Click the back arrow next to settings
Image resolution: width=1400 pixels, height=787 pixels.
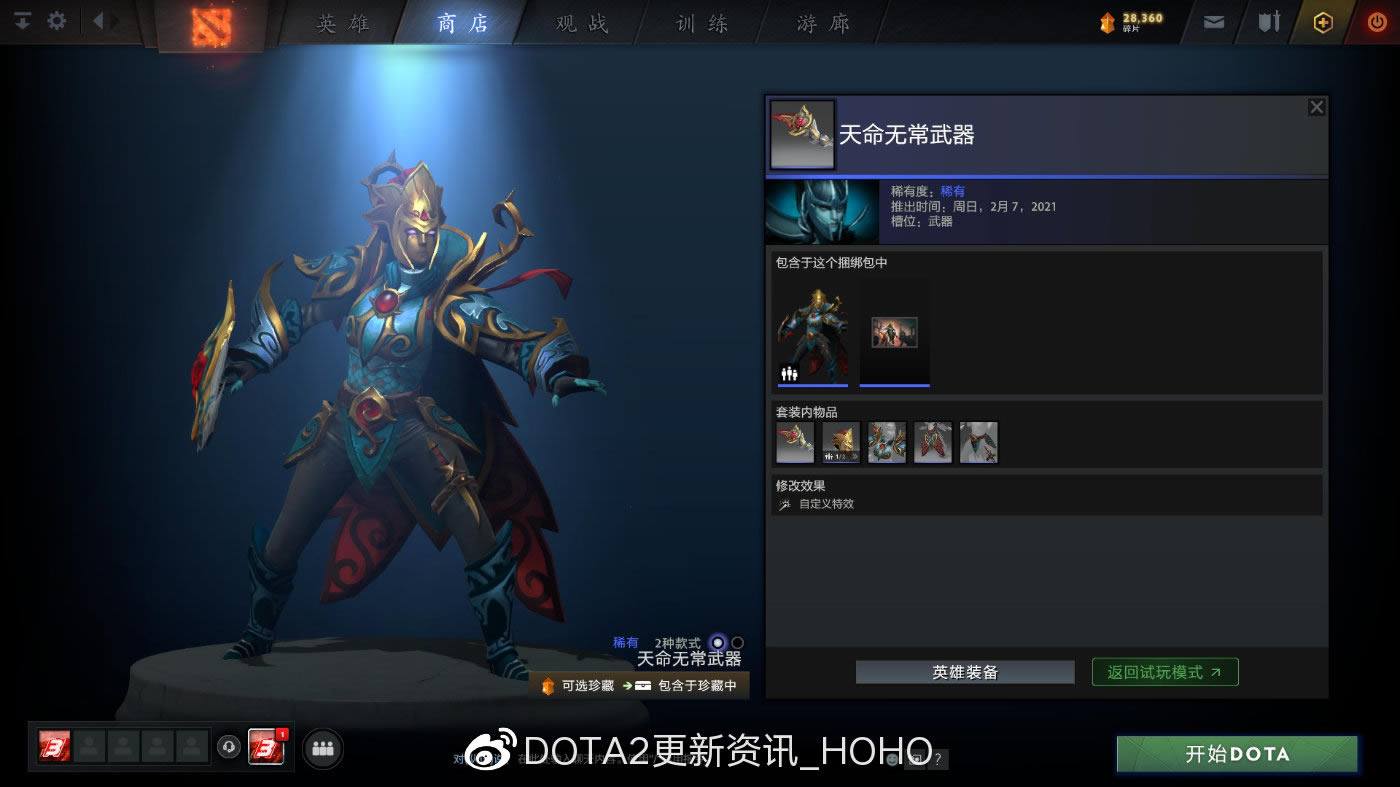coord(97,20)
